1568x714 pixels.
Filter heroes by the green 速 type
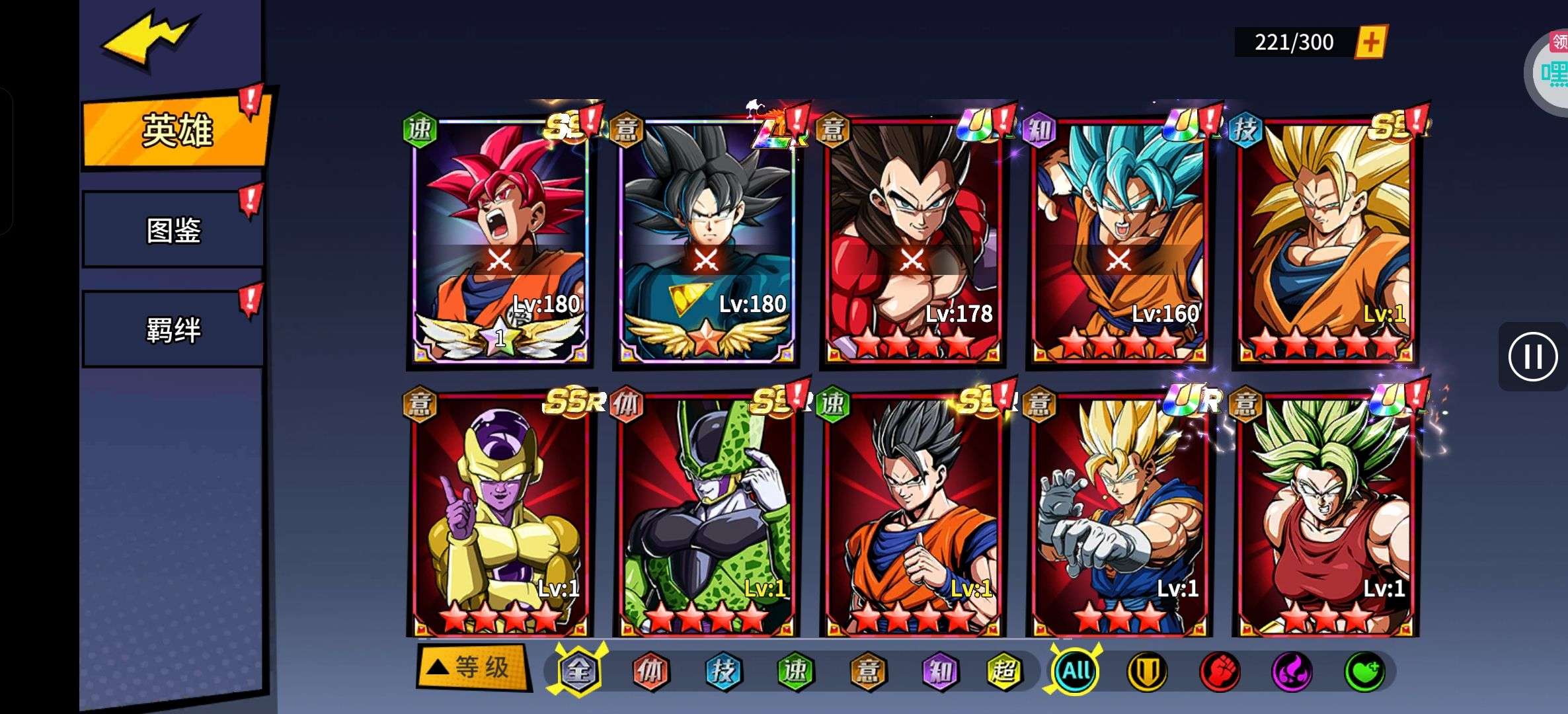795,671
